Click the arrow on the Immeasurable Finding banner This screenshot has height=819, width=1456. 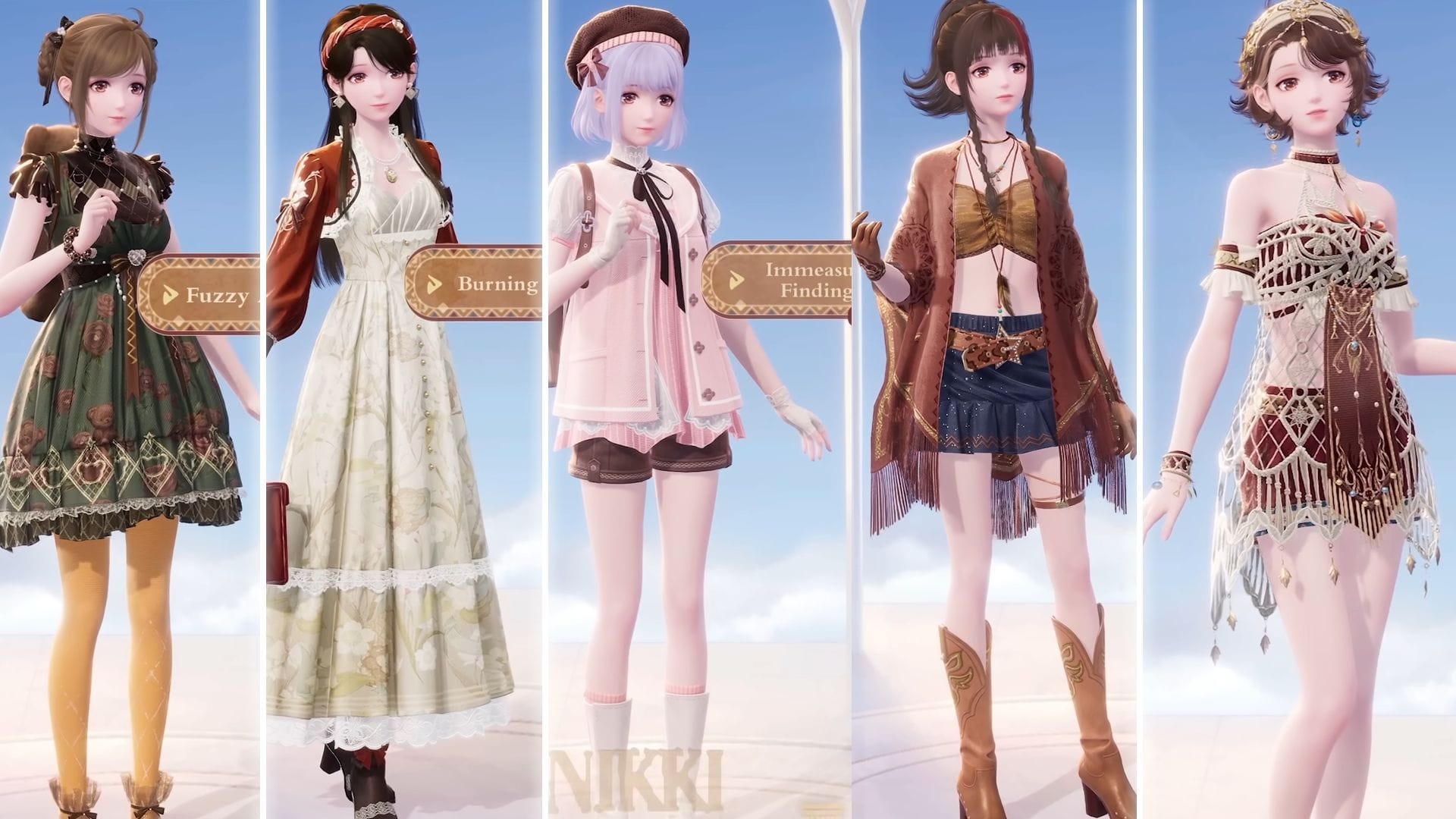[x=736, y=280]
